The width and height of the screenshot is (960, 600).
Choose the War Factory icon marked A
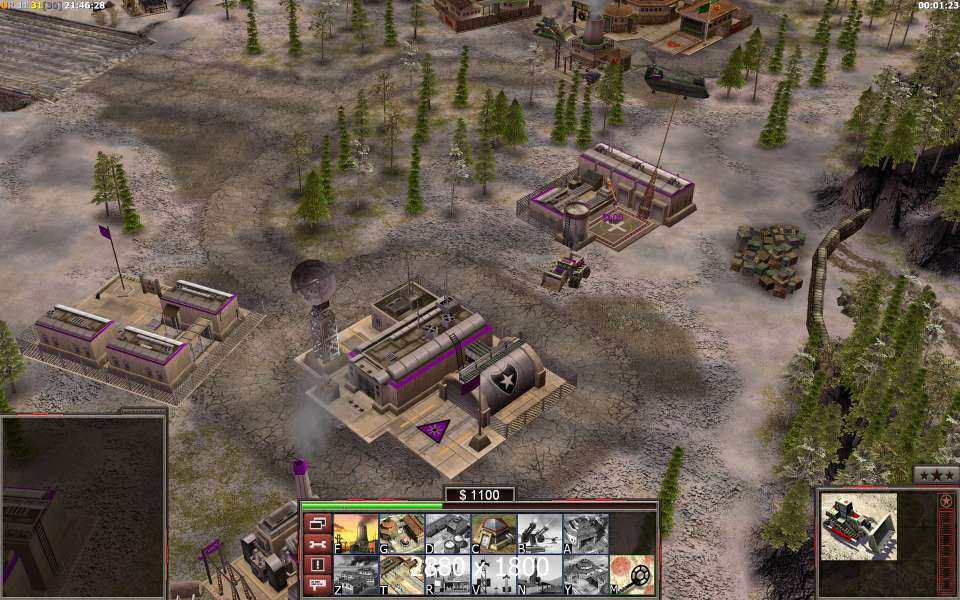[585, 534]
